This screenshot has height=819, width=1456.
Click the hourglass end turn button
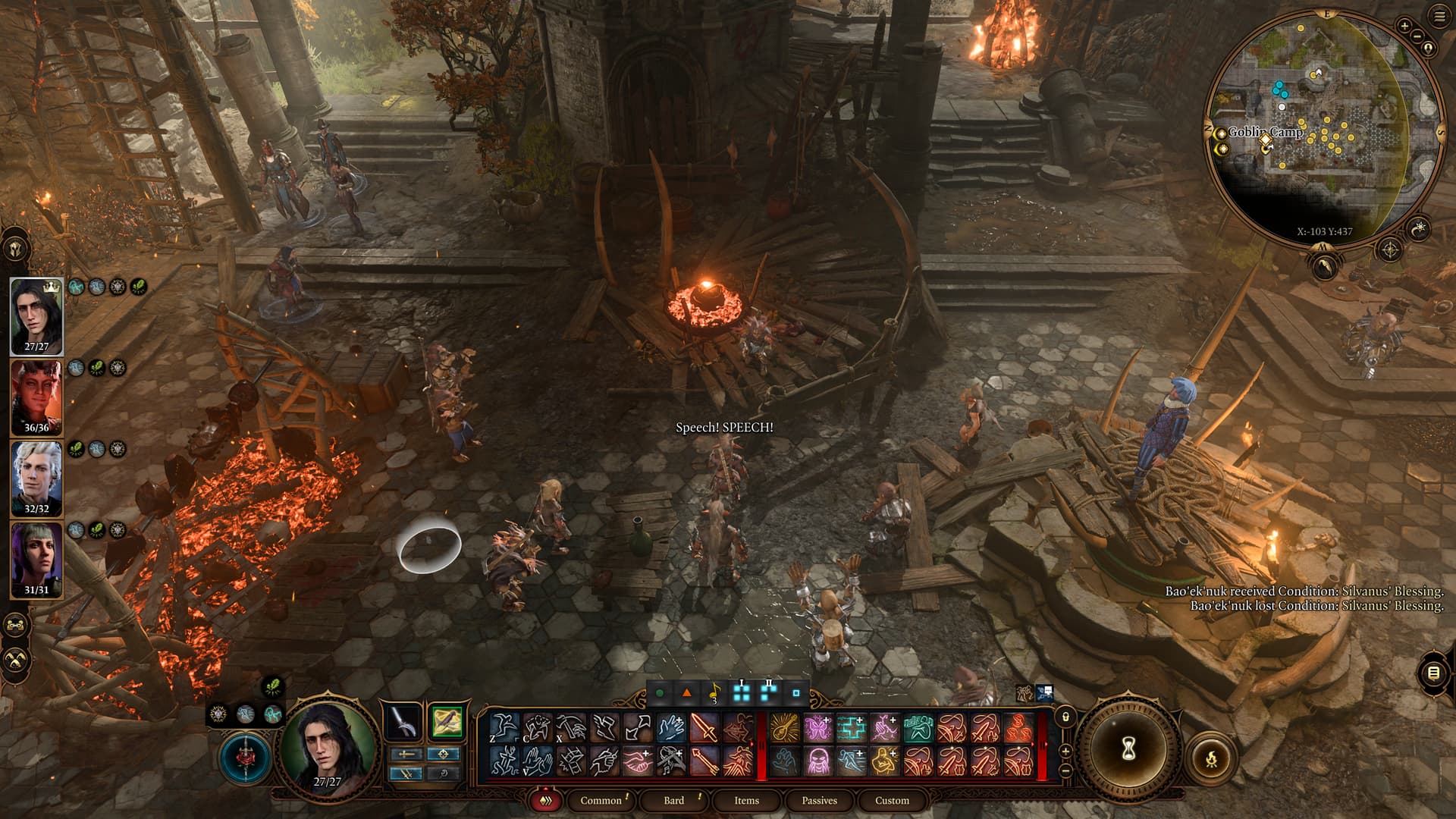pos(1128,749)
